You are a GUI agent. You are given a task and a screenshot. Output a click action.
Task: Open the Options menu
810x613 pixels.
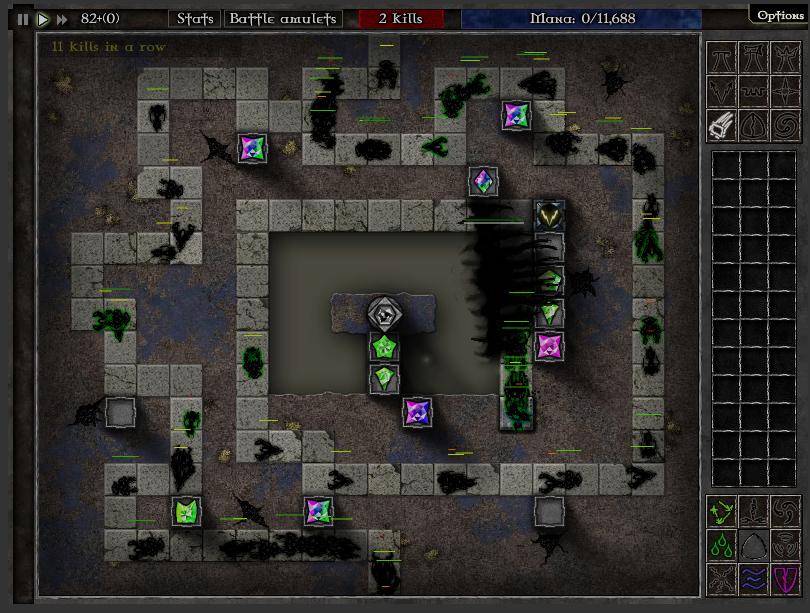[x=779, y=15]
